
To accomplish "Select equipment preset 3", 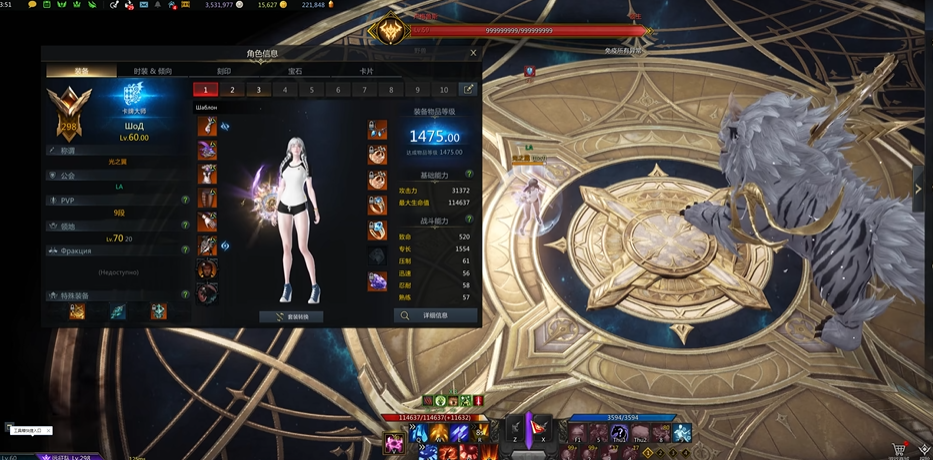I will 258,90.
